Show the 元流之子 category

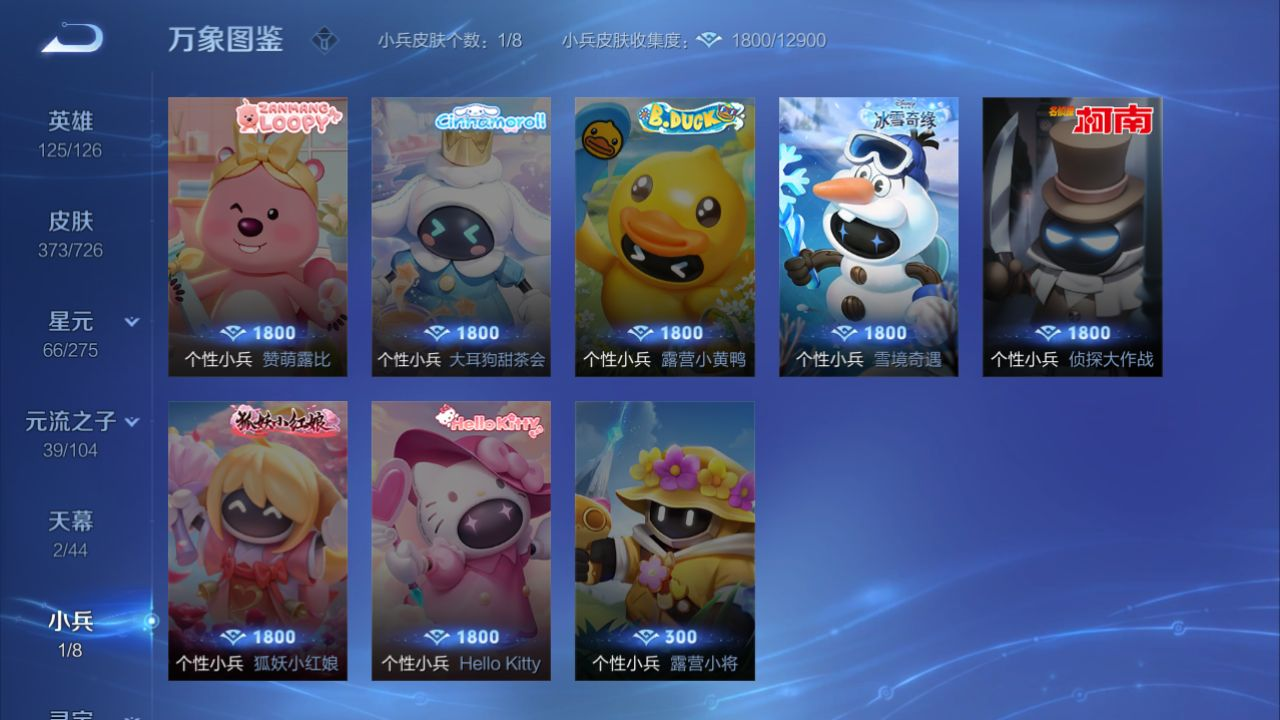tap(70, 433)
